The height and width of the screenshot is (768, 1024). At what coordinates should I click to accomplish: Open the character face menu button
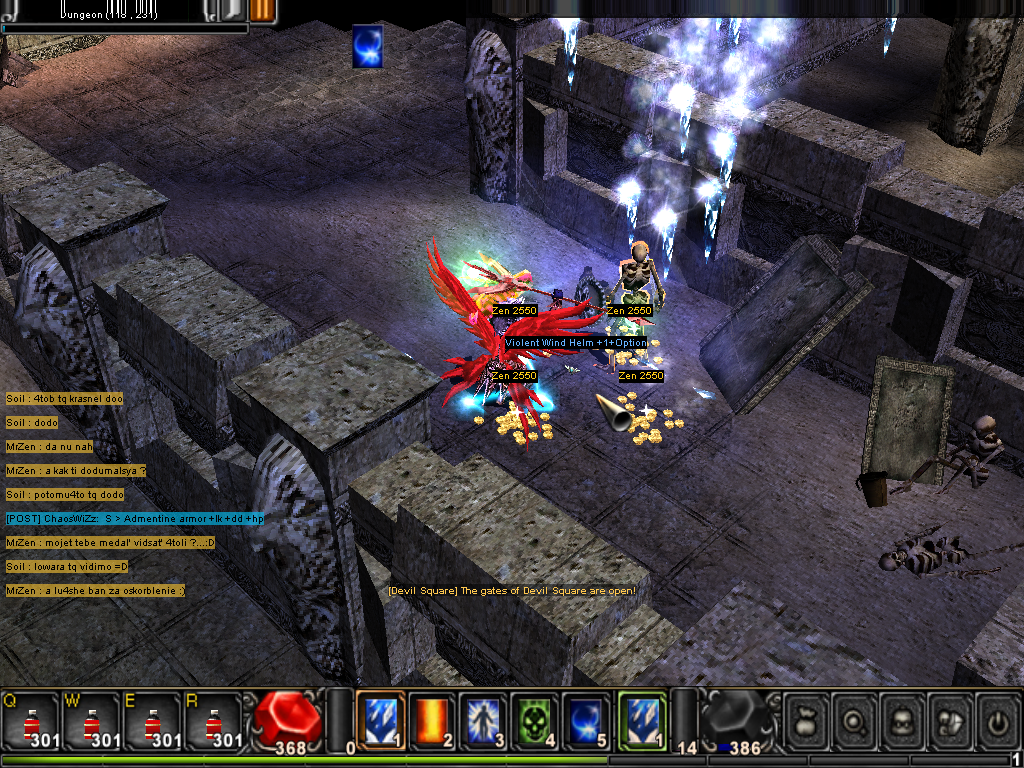(902, 719)
